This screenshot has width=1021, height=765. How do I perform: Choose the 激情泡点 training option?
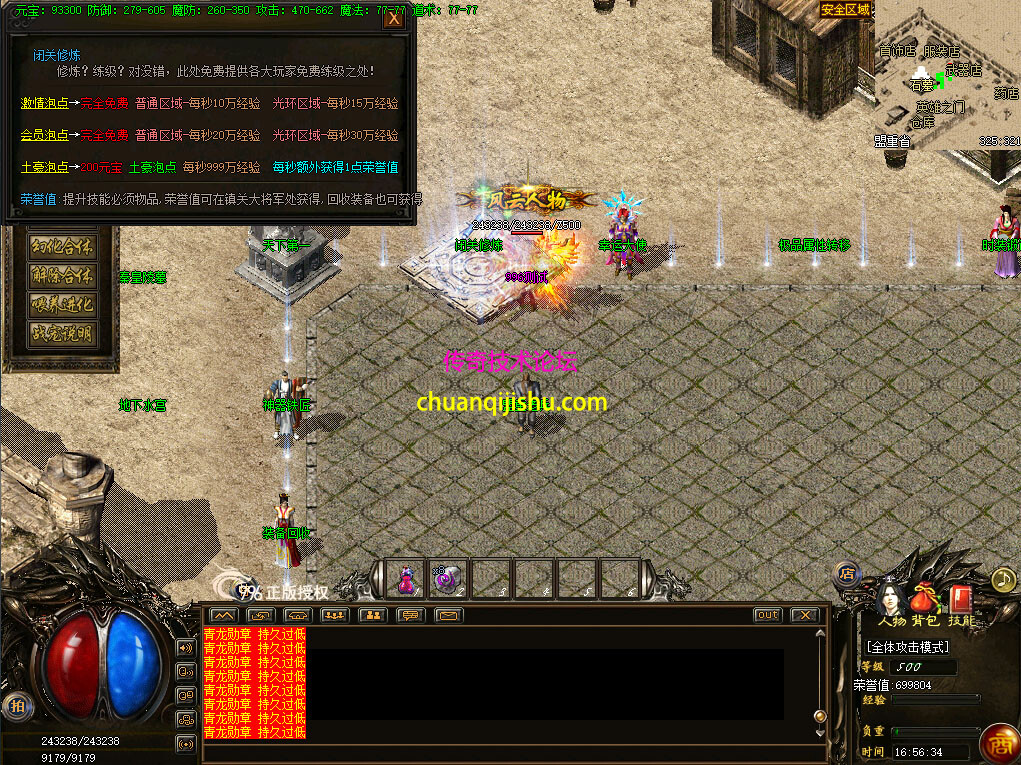45,103
